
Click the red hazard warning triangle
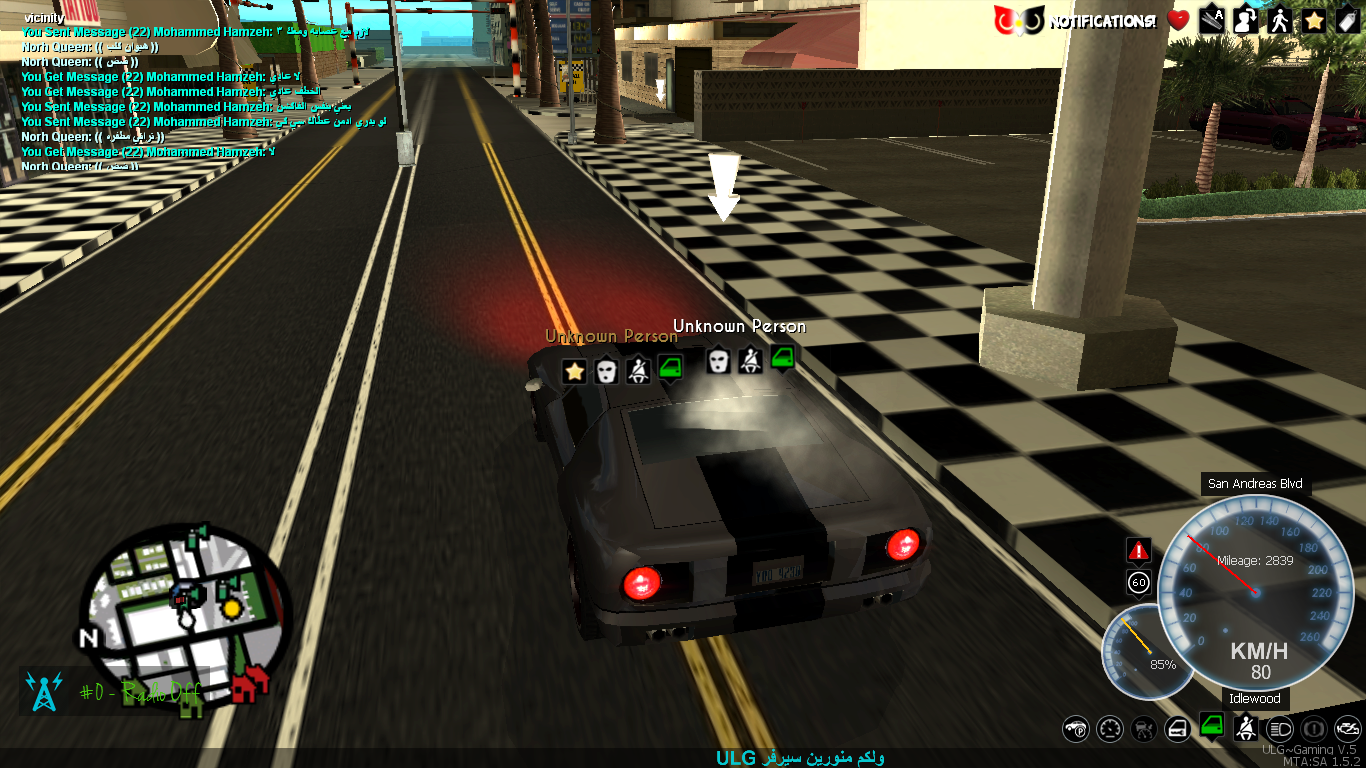[x=1139, y=549]
